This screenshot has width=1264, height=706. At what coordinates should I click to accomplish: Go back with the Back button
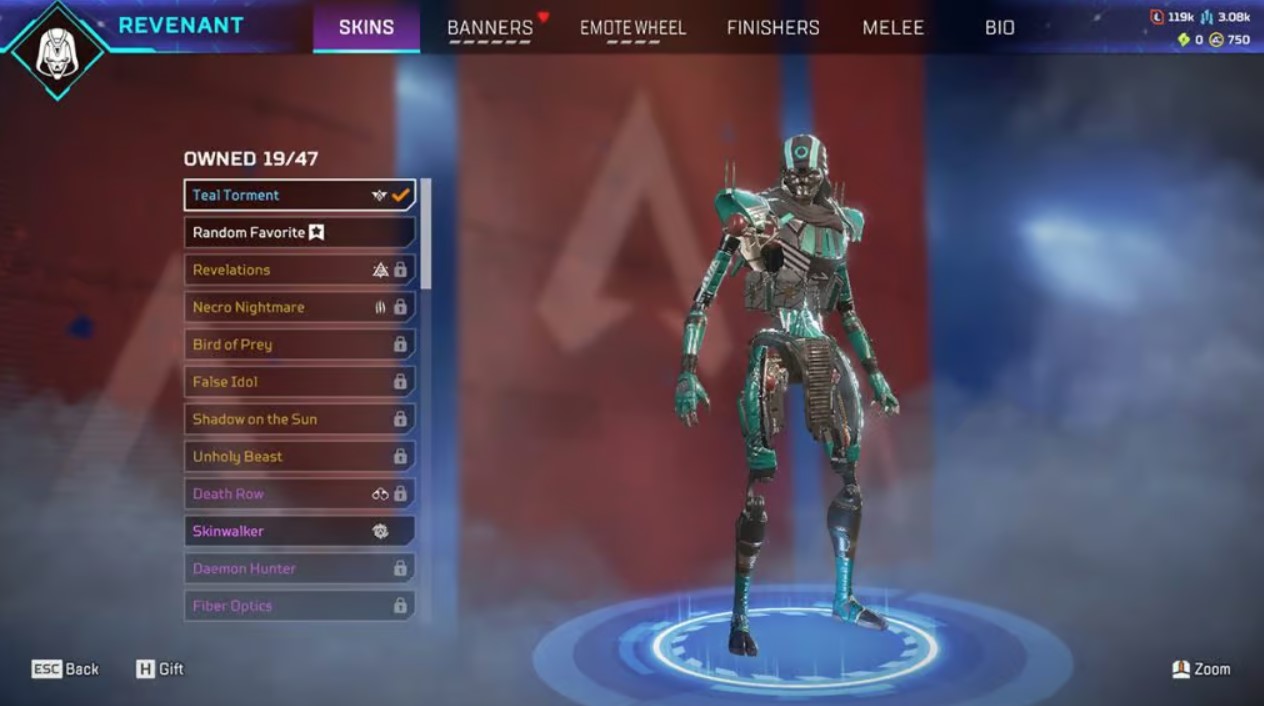(x=66, y=669)
